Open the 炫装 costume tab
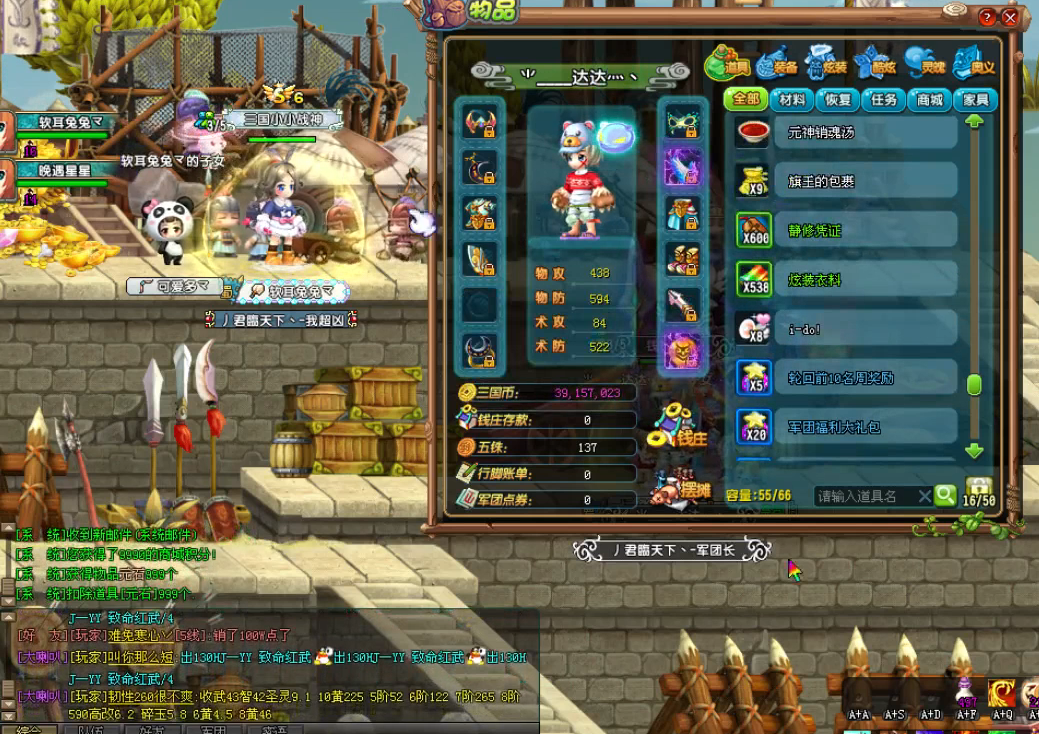 point(827,65)
